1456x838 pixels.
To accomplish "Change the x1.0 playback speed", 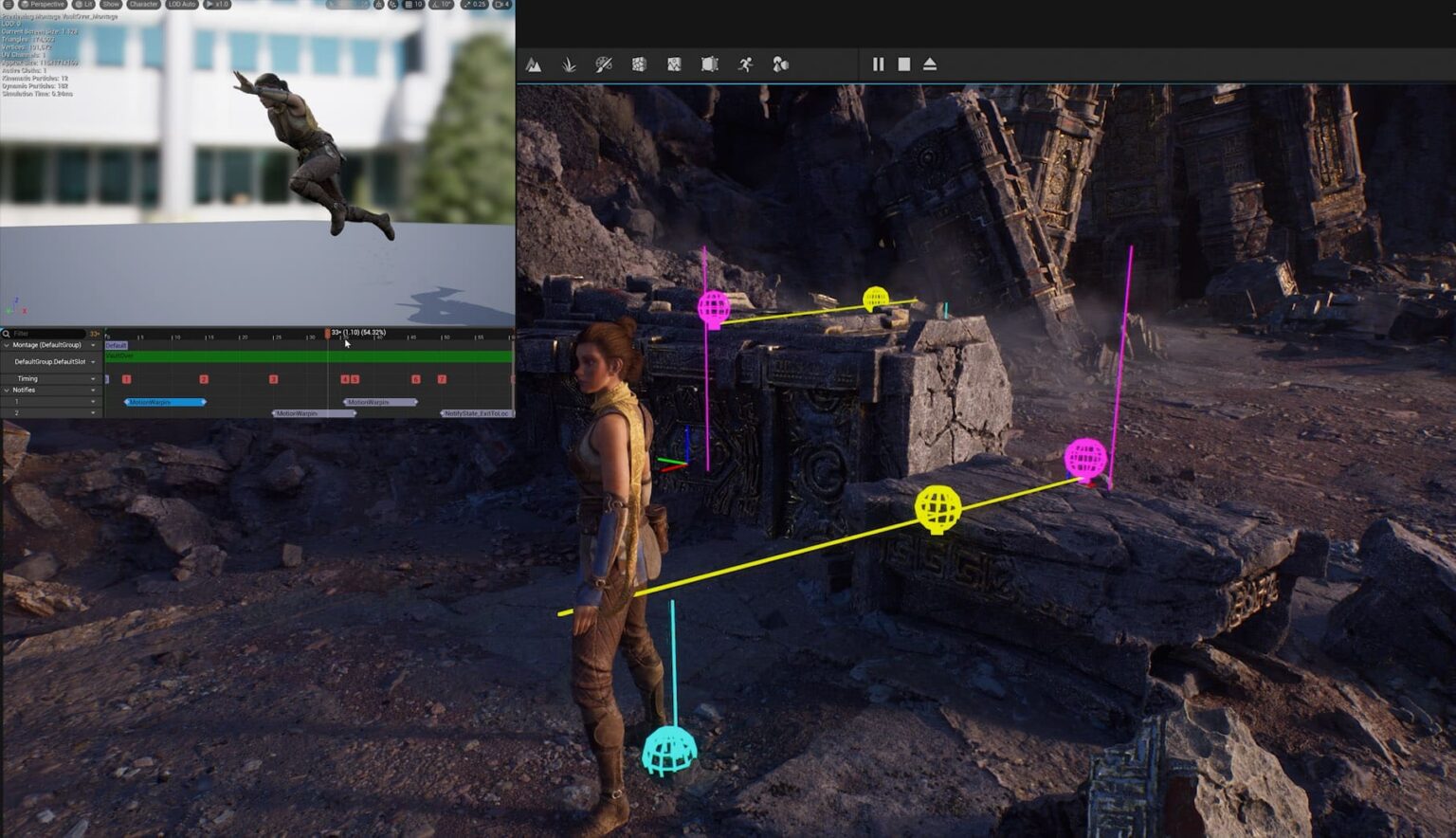I will (x=218, y=5).
